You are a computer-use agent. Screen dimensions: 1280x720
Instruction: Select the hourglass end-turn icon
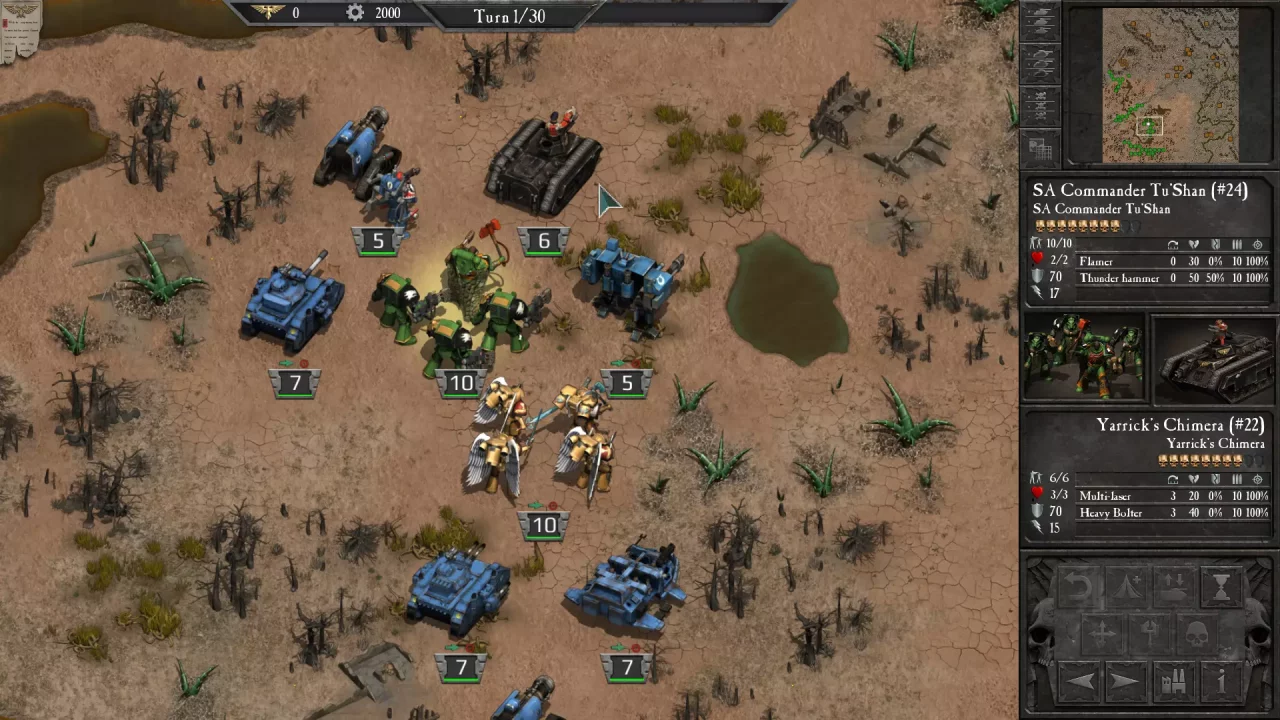pyautogui.click(x=1220, y=585)
